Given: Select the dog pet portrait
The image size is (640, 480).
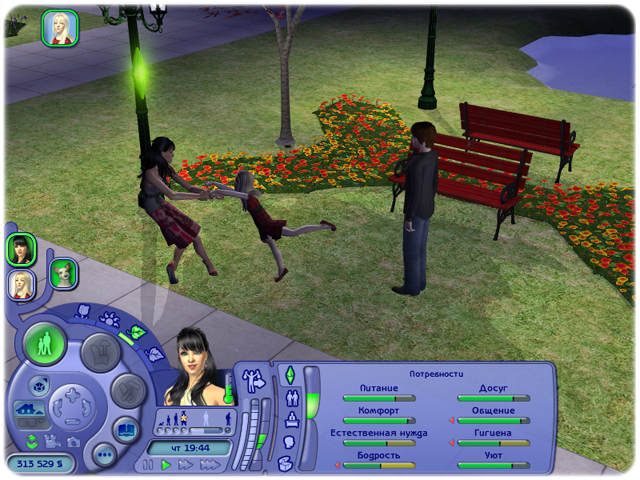Looking at the screenshot, I should [x=64, y=273].
